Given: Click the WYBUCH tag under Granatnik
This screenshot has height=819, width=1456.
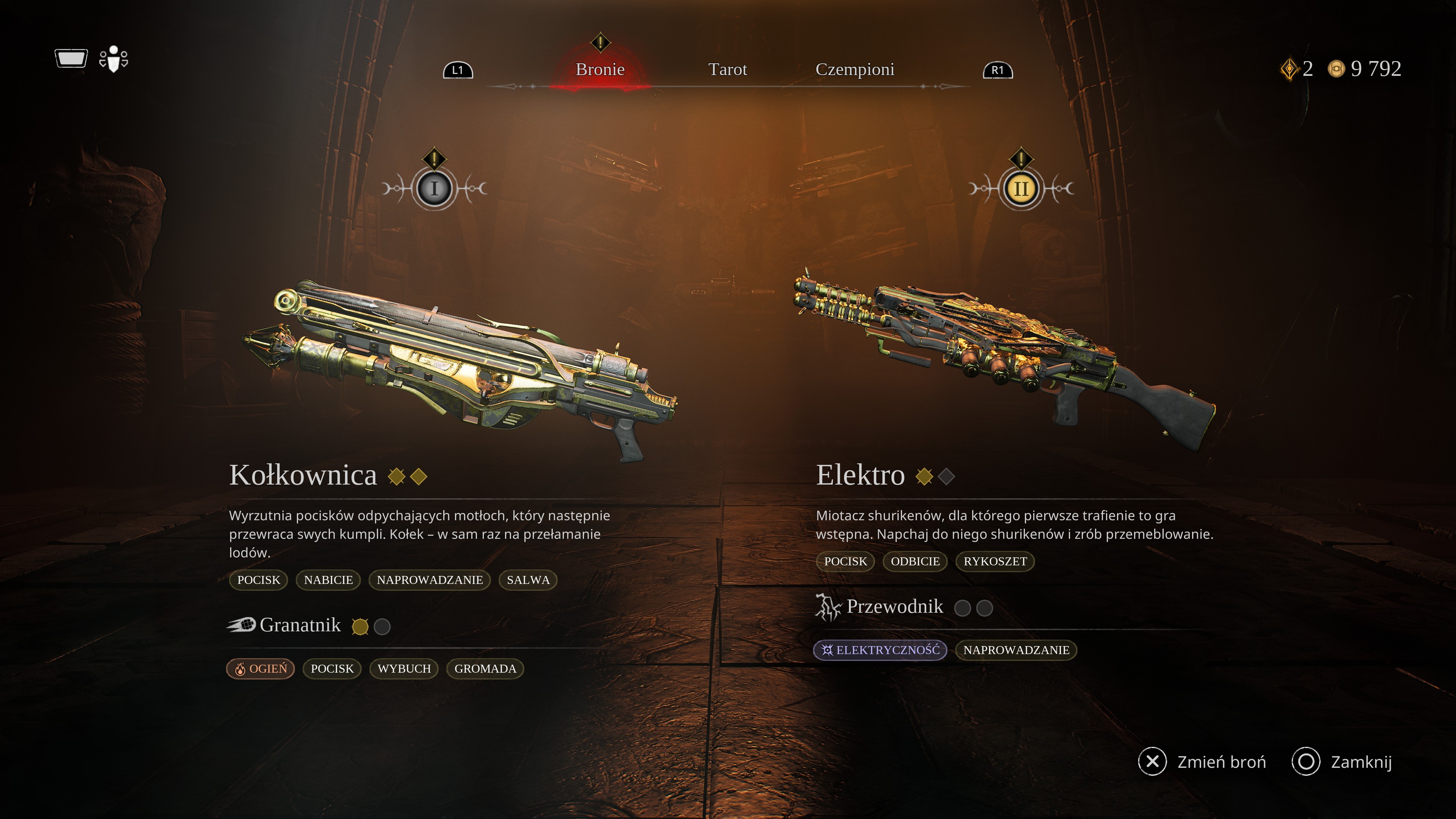Looking at the screenshot, I should 404,668.
